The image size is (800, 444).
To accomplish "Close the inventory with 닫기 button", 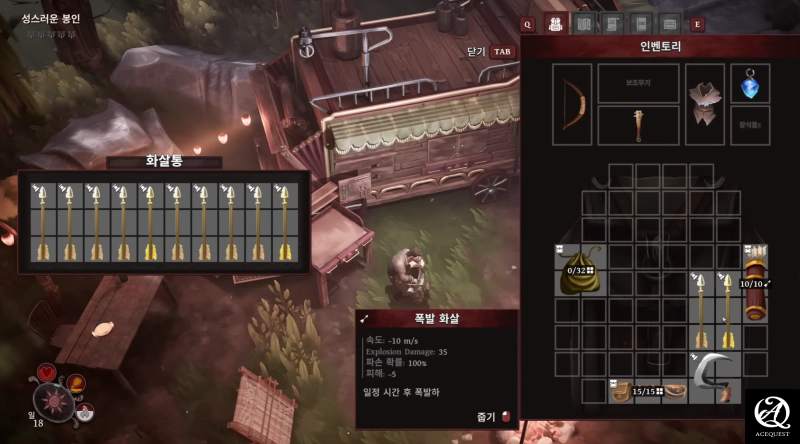I will (x=489, y=51).
